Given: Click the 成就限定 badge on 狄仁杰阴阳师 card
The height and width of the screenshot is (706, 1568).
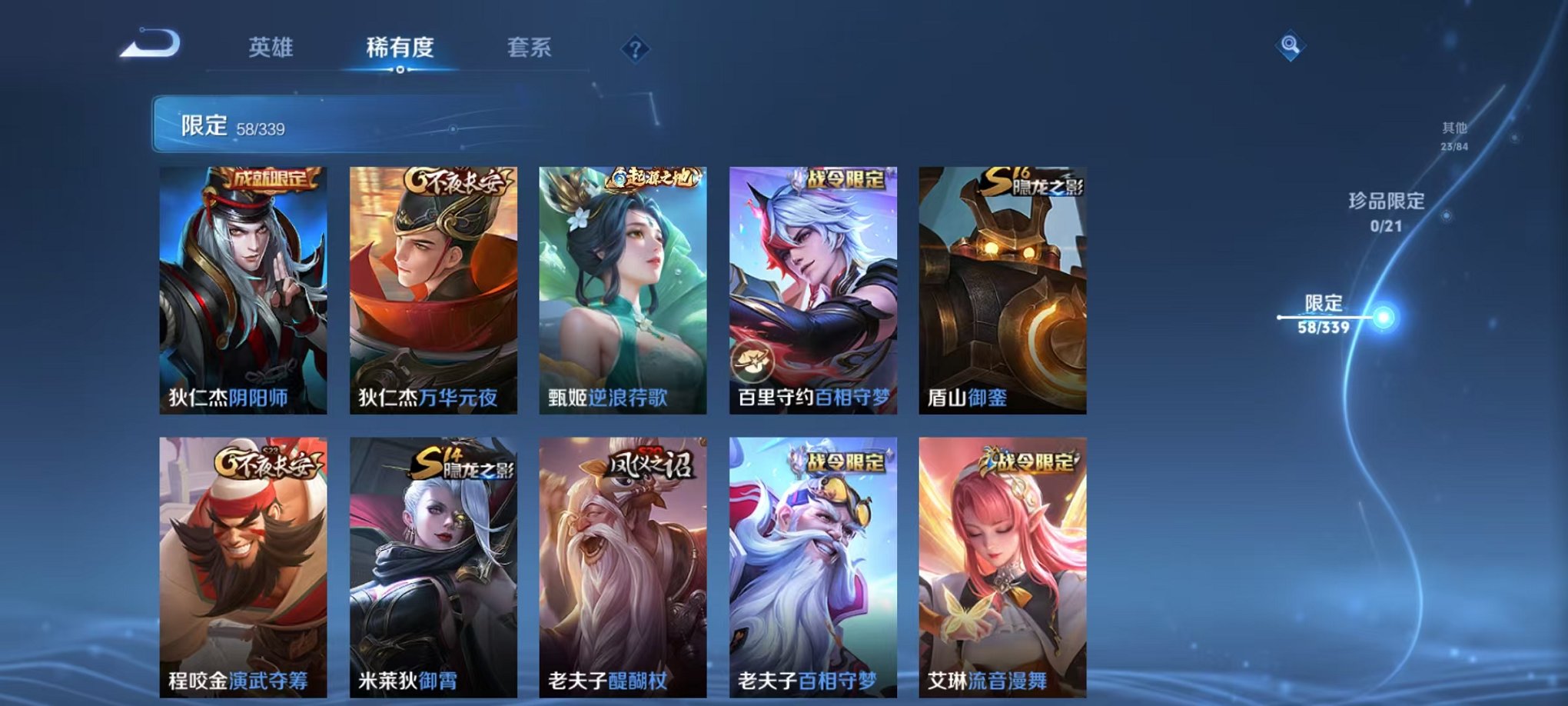Looking at the screenshot, I should (x=268, y=178).
